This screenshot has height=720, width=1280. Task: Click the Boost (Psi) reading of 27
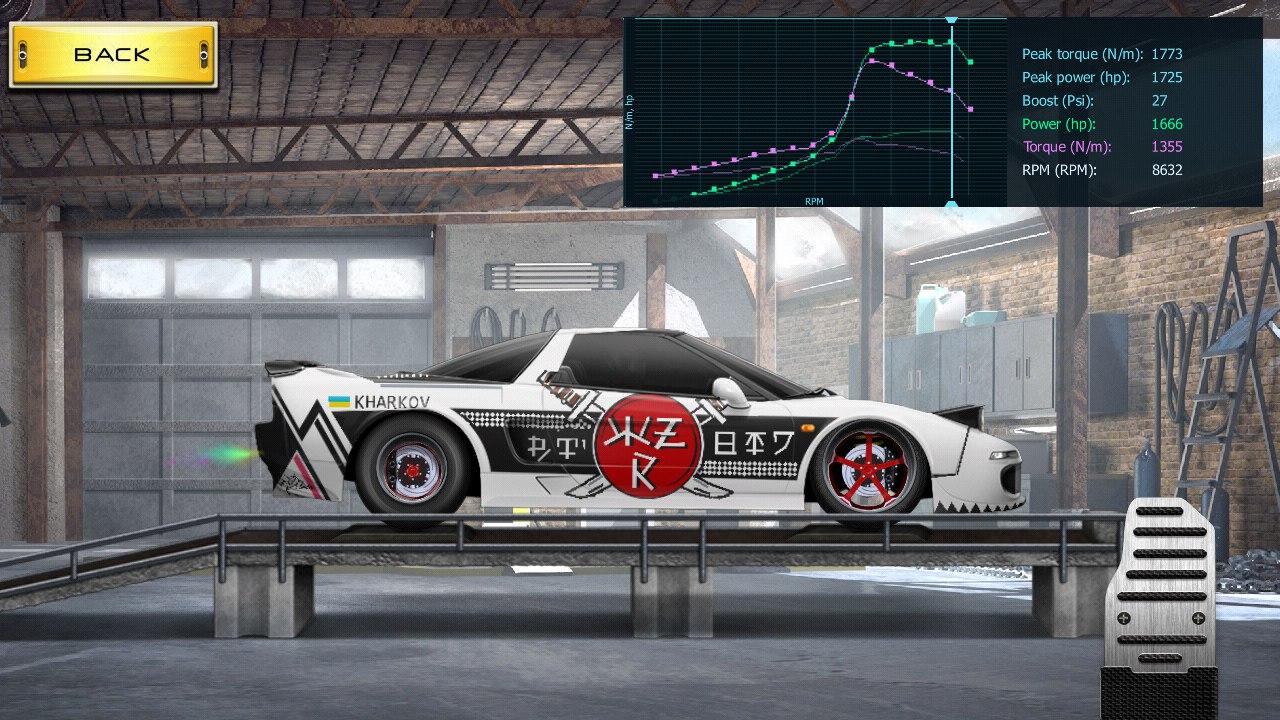(x=1162, y=100)
